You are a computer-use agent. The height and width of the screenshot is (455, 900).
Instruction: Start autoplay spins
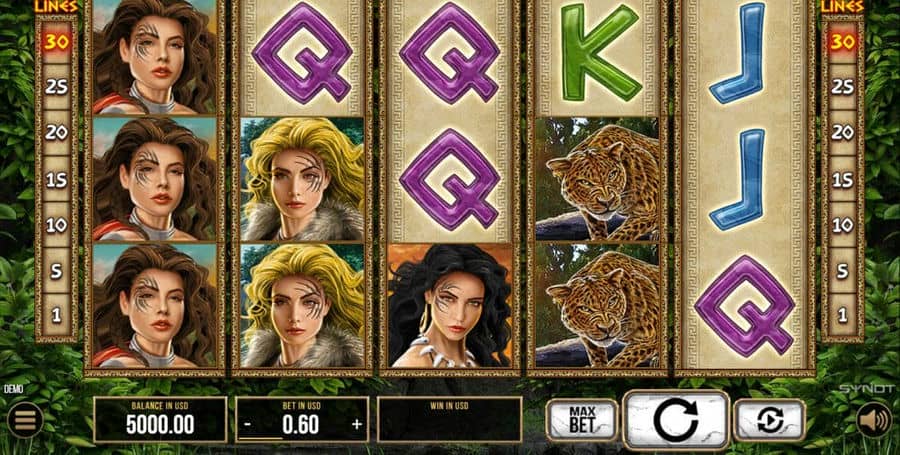[x=769, y=419]
